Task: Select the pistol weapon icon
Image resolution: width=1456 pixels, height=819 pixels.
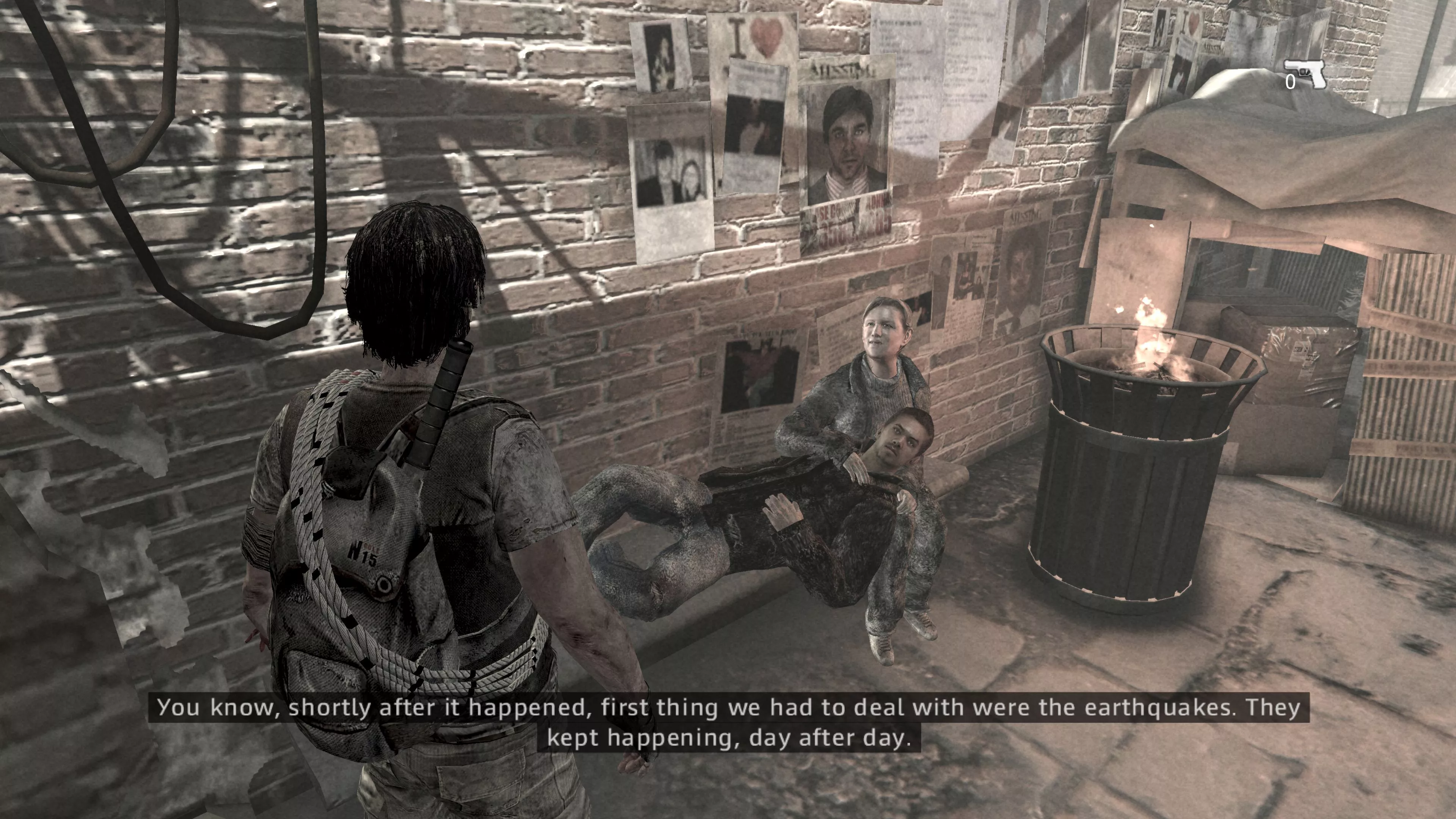Action: pyautogui.click(x=1306, y=74)
